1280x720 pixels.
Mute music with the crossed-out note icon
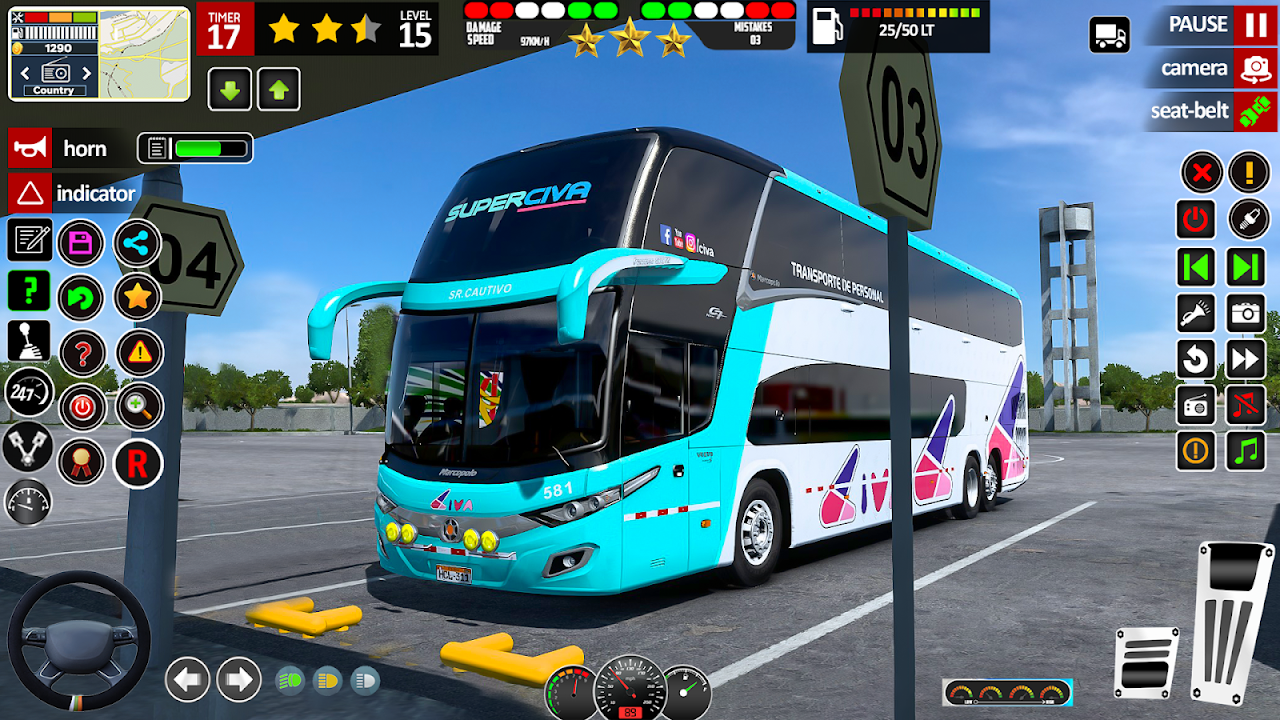[1246, 405]
